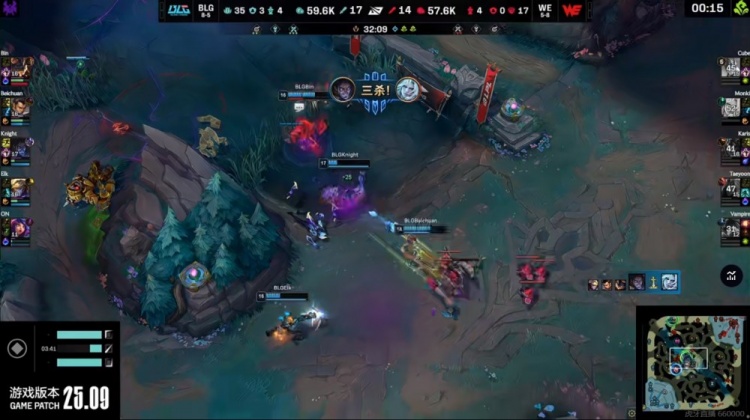Screen dimensions: 750x420
Task: Click the BLG team logo
Action: (x=179, y=10)
